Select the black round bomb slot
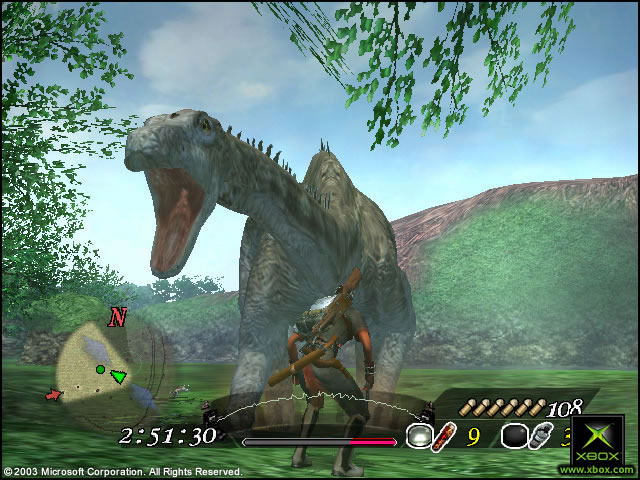This screenshot has height=480, width=640. [x=513, y=437]
